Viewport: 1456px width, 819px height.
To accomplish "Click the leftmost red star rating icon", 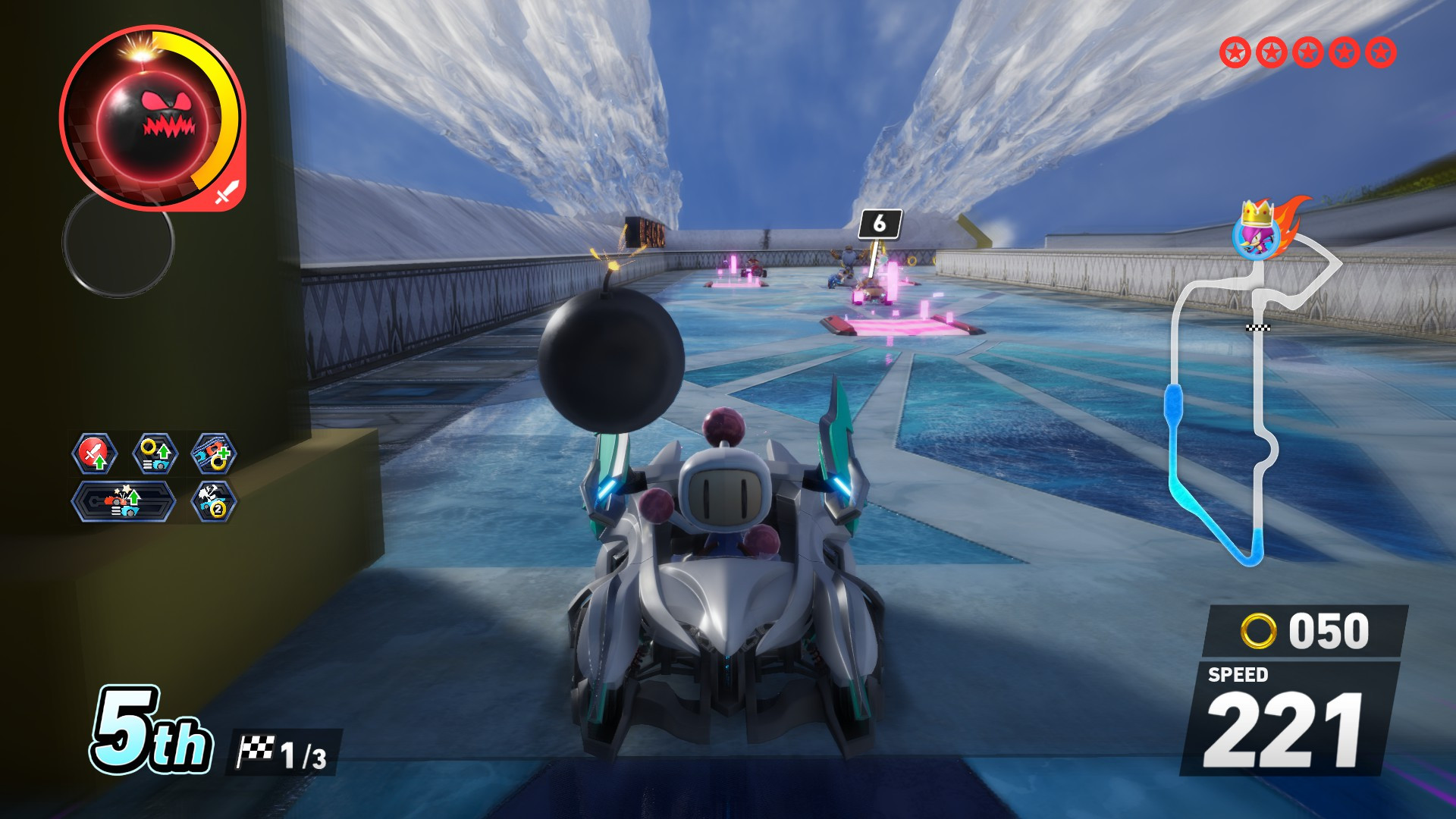I will pyautogui.click(x=1237, y=53).
